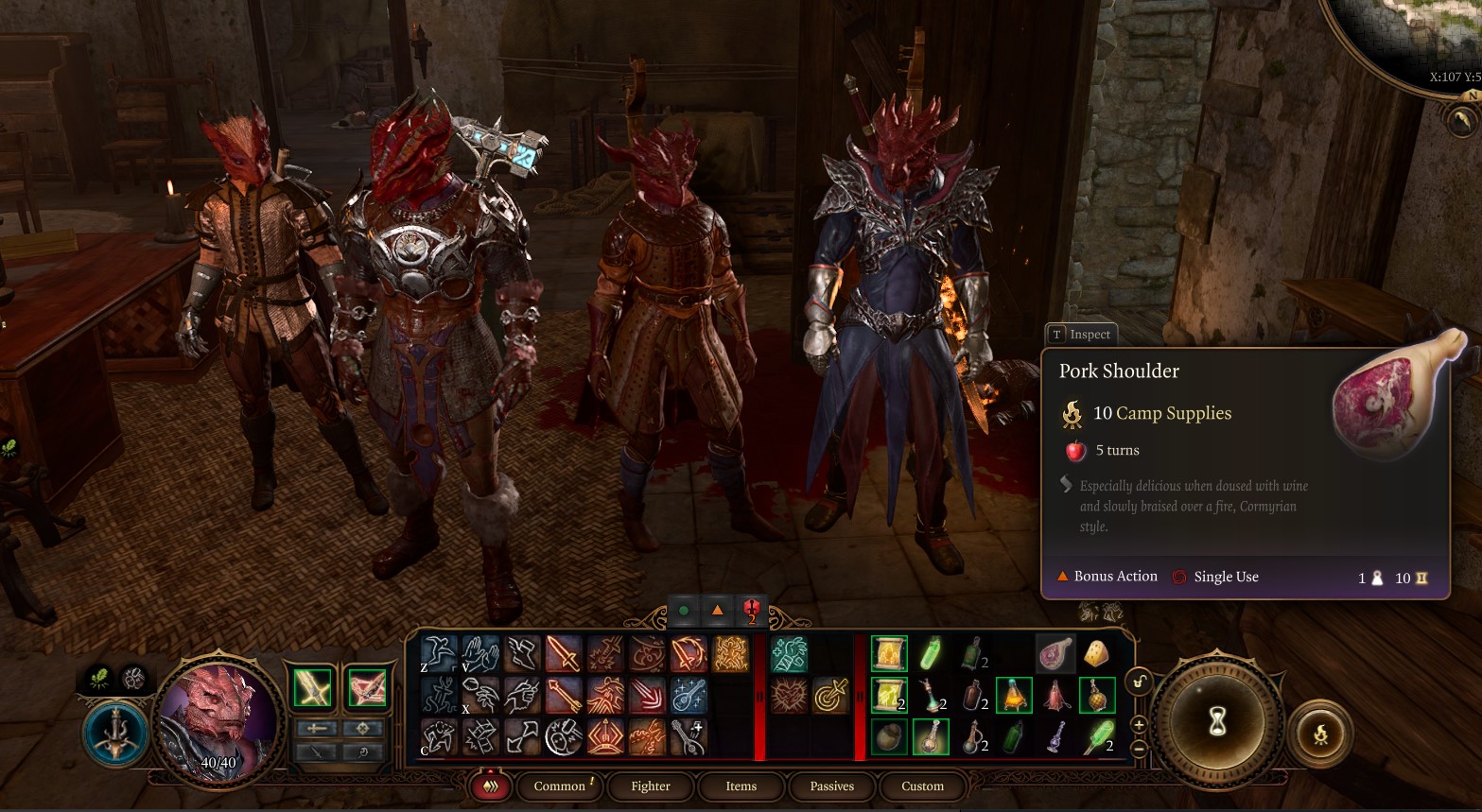
Task: Click the hourglass end turn button
Action: (x=1218, y=722)
